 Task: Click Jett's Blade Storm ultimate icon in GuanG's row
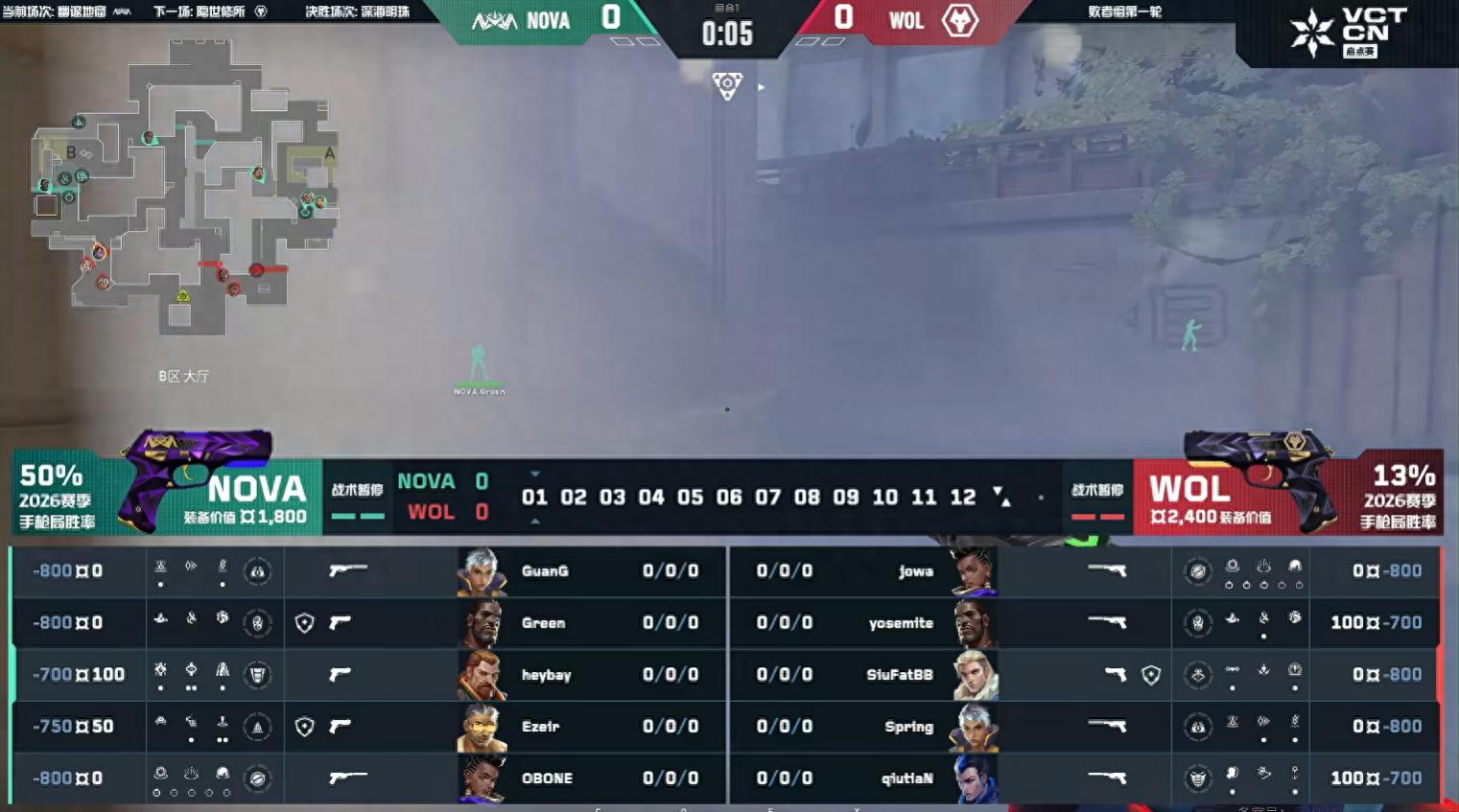(258, 572)
